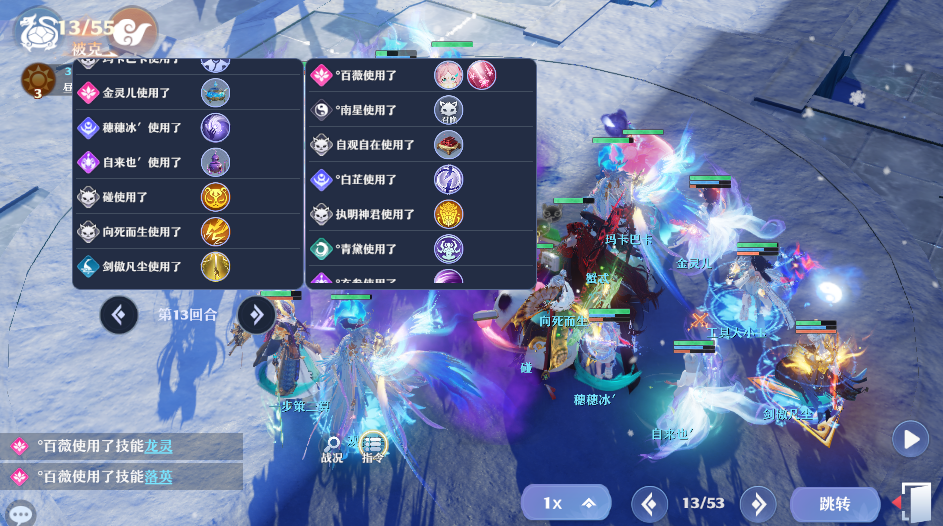Go to the next round in skill log
The image size is (943, 526).
[x=256, y=315]
